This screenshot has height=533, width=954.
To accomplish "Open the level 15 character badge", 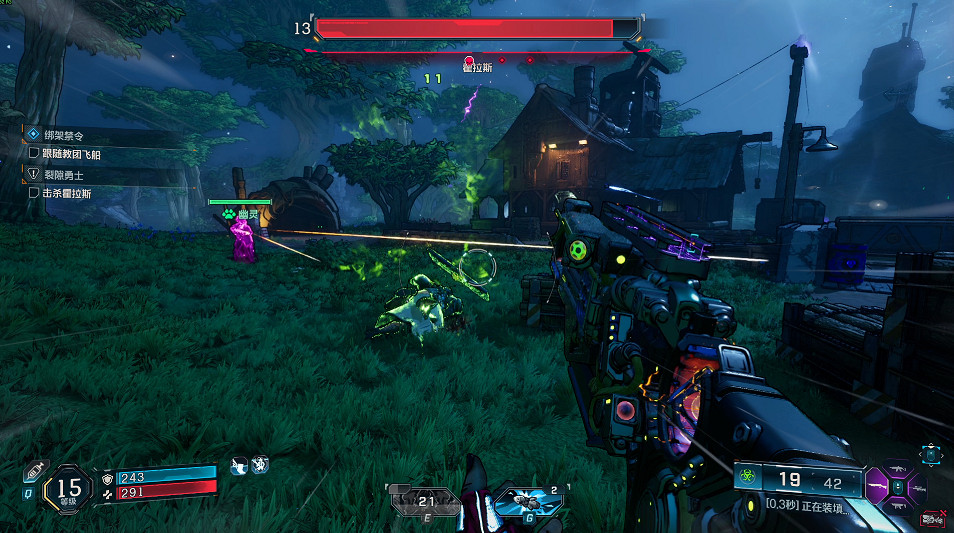I will click(x=67, y=487).
